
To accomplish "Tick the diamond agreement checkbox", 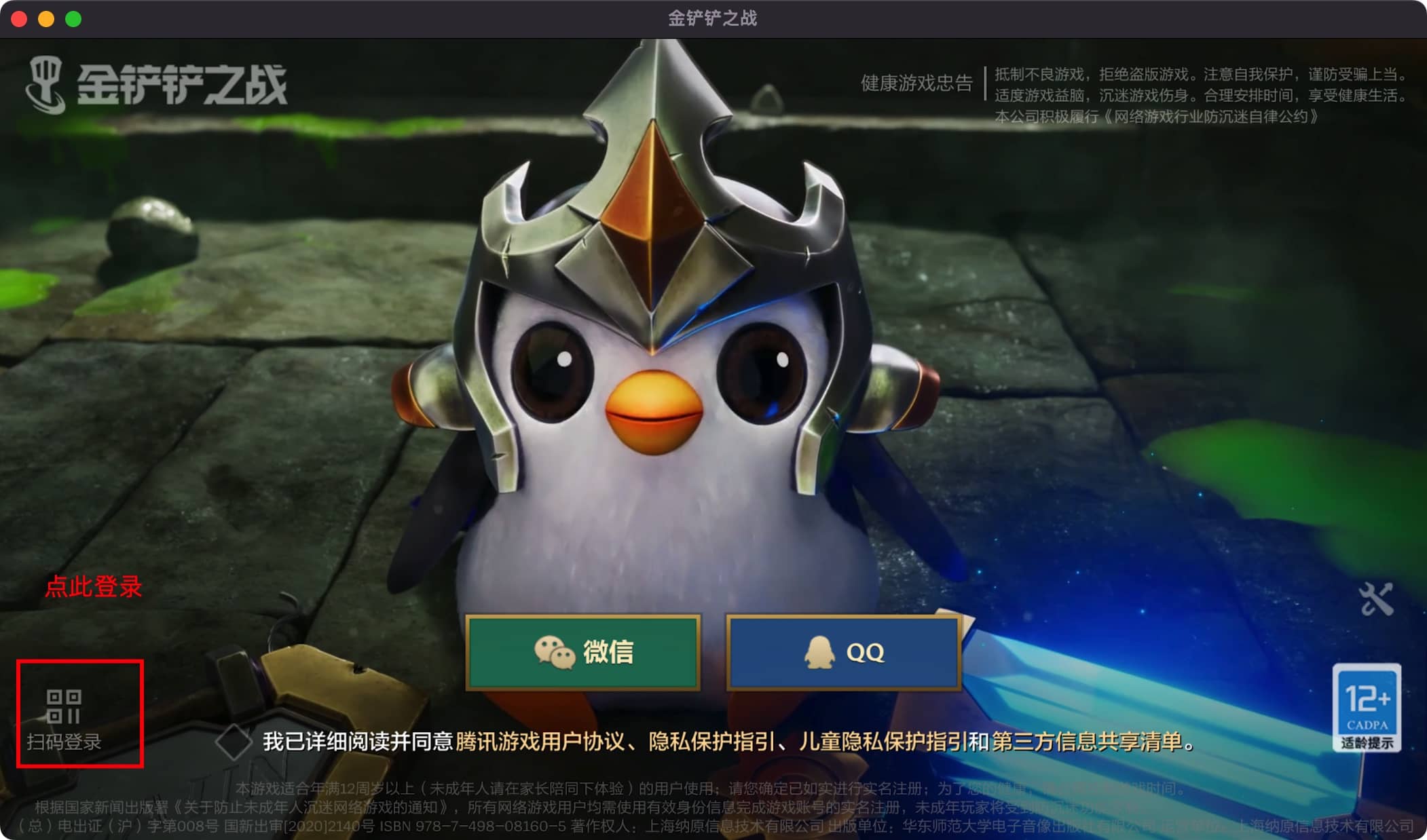I will pos(234,742).
